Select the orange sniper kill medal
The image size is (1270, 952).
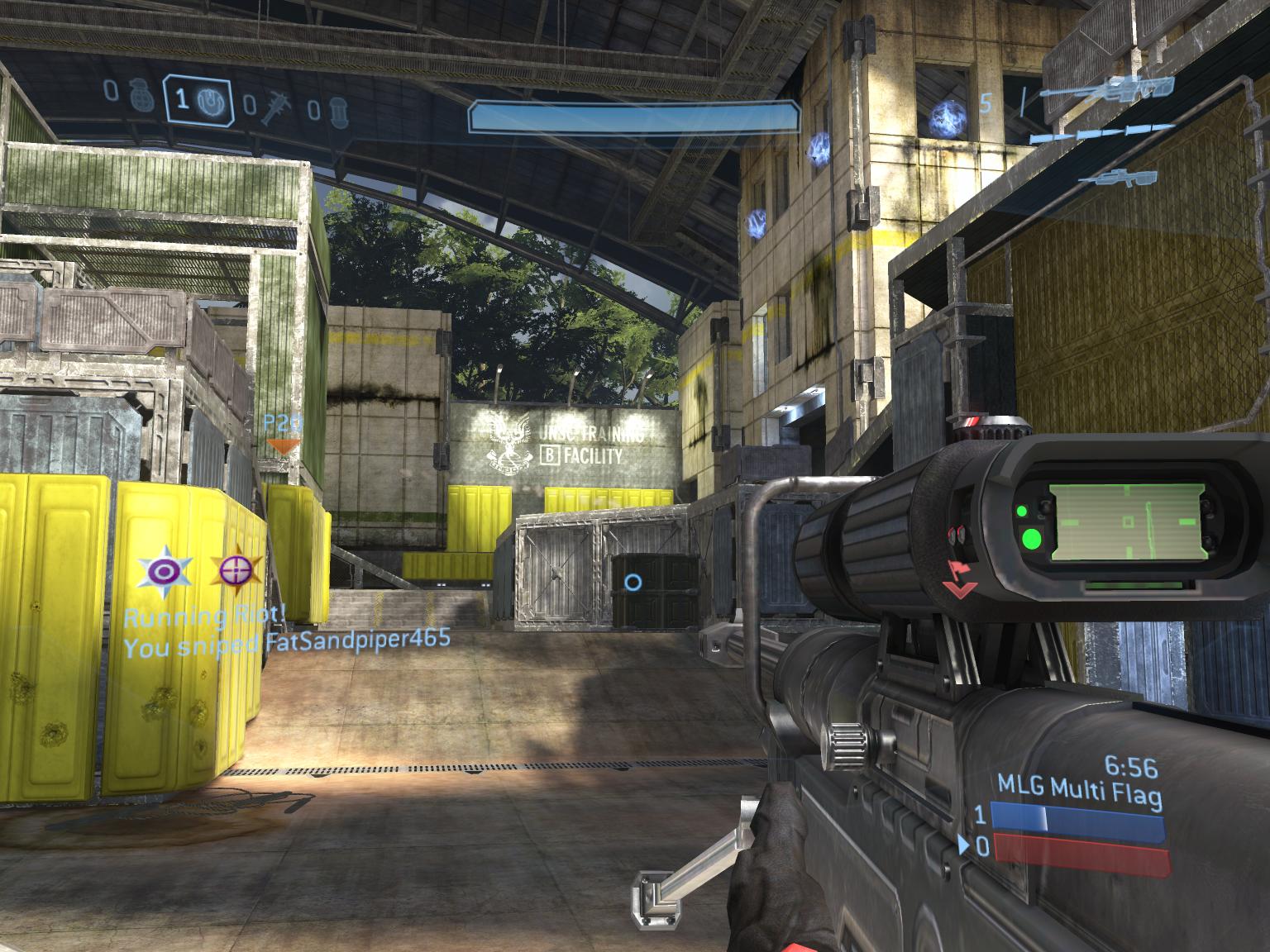pos(236,569)
